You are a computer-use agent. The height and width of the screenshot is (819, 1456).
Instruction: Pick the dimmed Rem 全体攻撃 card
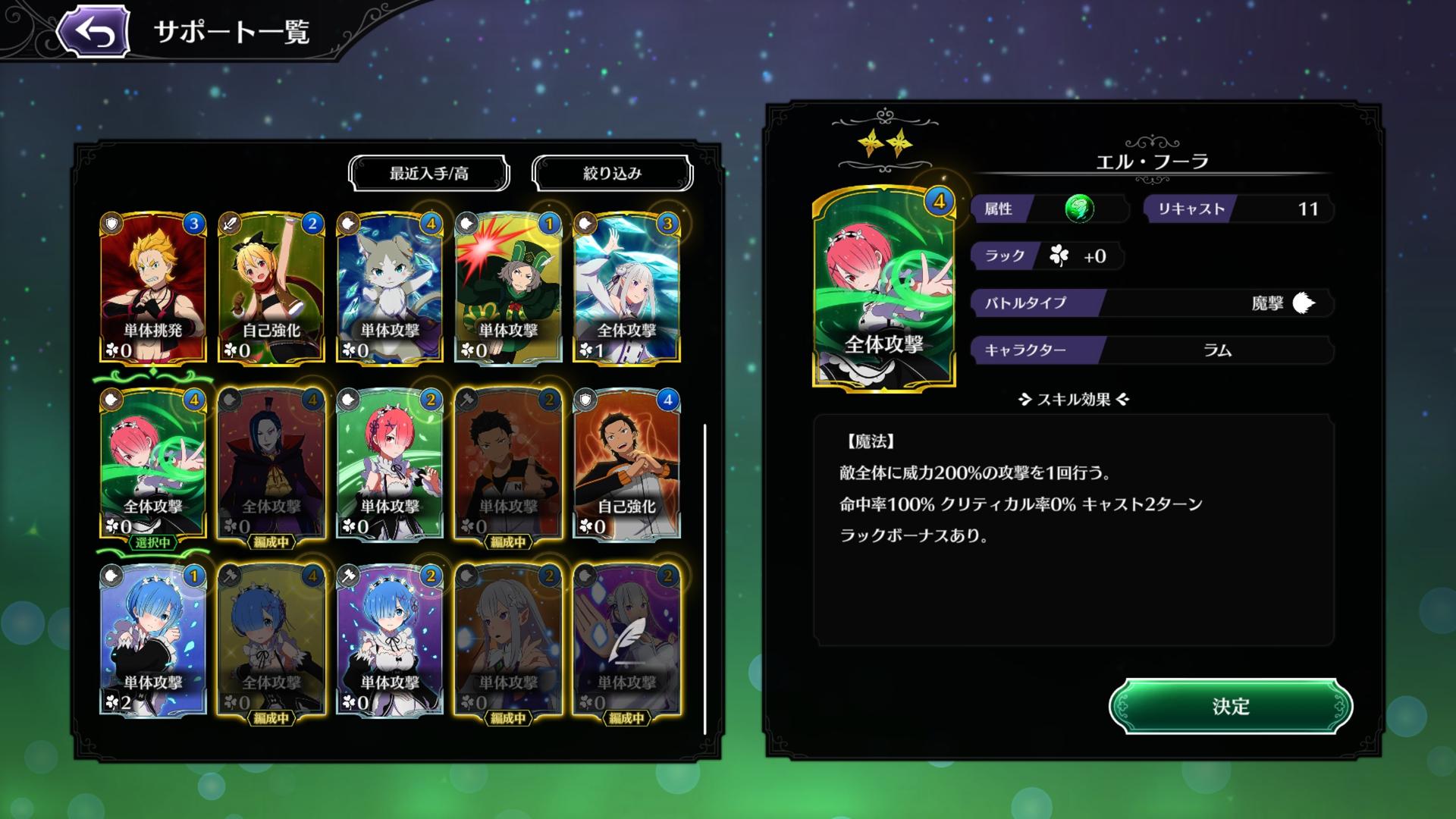[271, 639]
